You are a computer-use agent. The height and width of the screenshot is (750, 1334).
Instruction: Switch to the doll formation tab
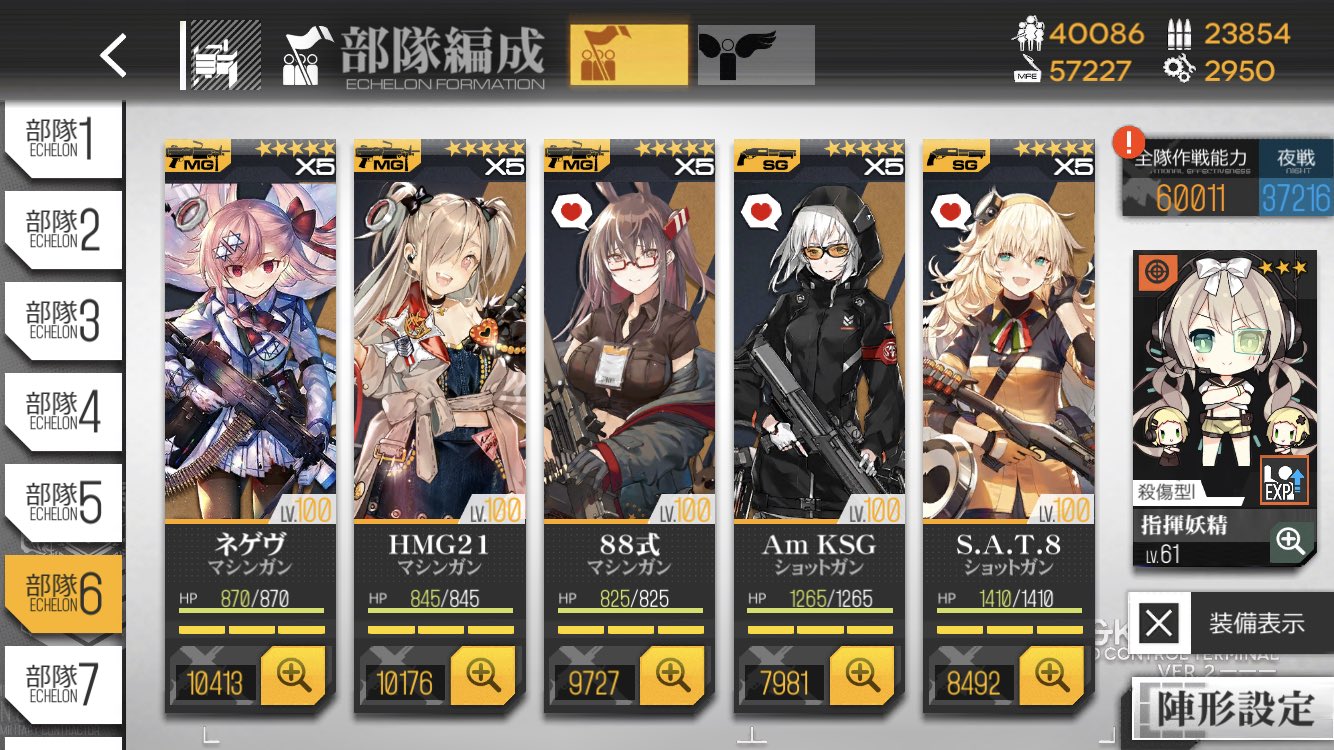pos(626,53)
